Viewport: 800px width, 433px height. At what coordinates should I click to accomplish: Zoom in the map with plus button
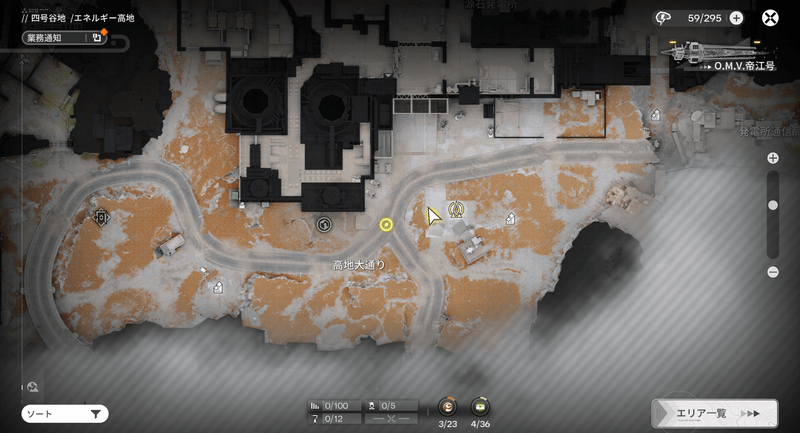773,158
